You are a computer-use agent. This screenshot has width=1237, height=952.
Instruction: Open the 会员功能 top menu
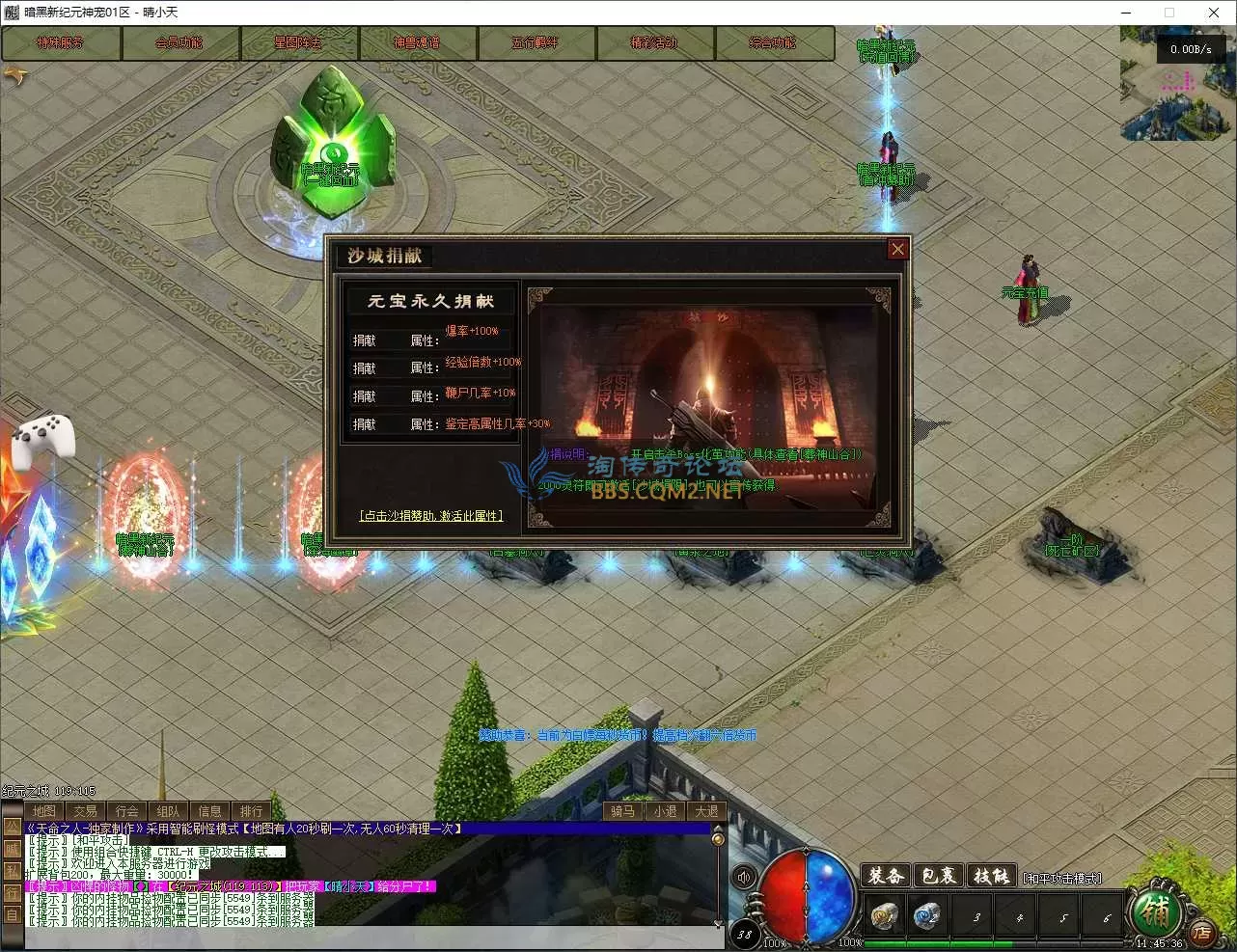[179, 43]
